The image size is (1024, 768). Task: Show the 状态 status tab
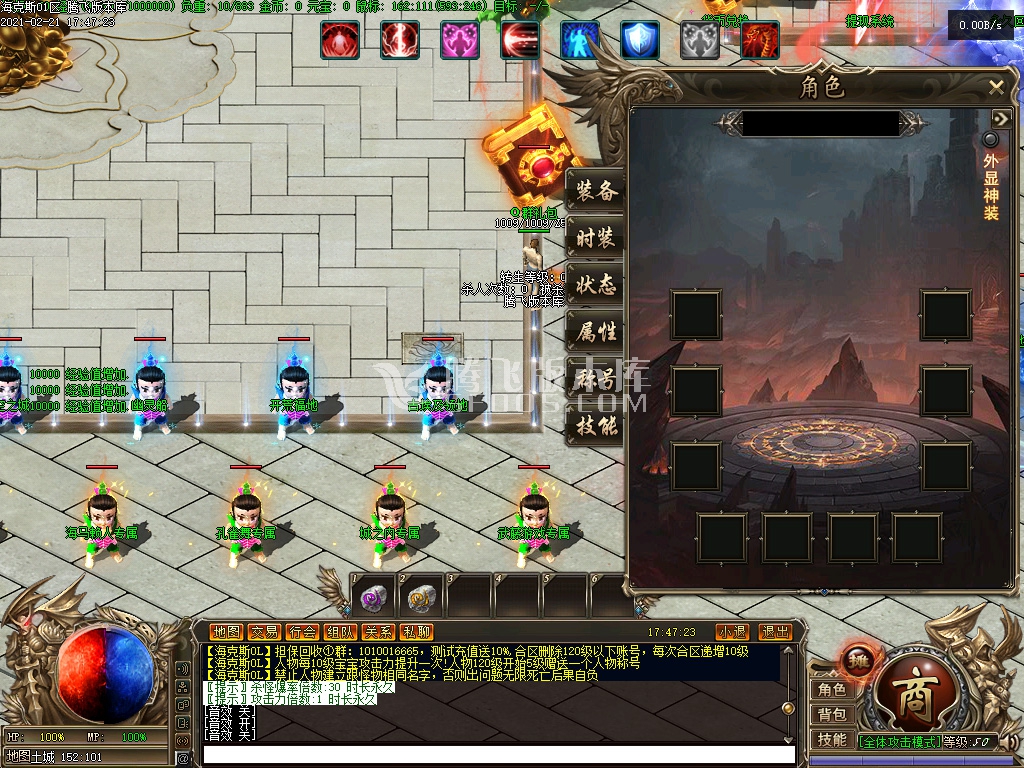(x=597, y=286)
